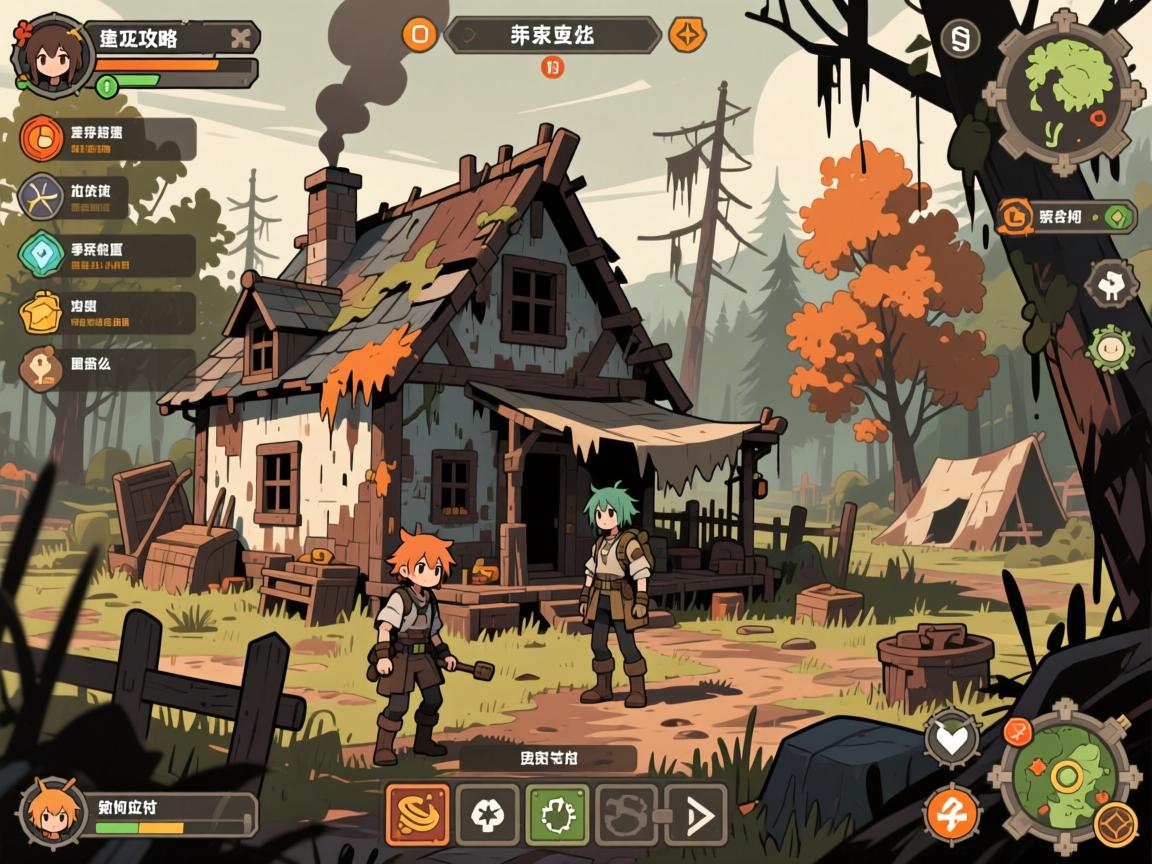Click the white splat hexagon icon
Screen dimensions: 1152x864
pyautogui.click(x=1111, y=284)
